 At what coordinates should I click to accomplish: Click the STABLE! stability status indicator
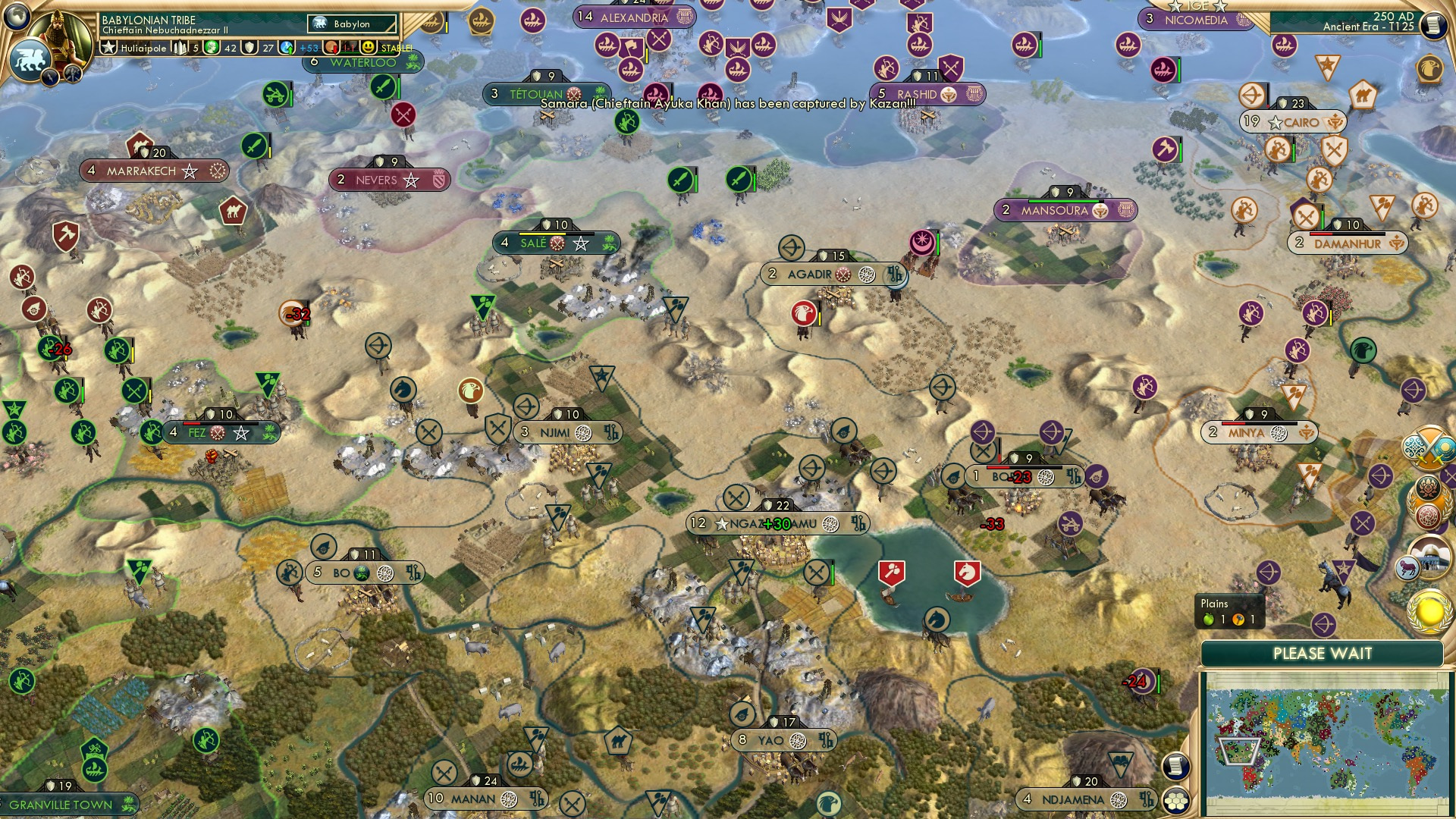[396, 49]
